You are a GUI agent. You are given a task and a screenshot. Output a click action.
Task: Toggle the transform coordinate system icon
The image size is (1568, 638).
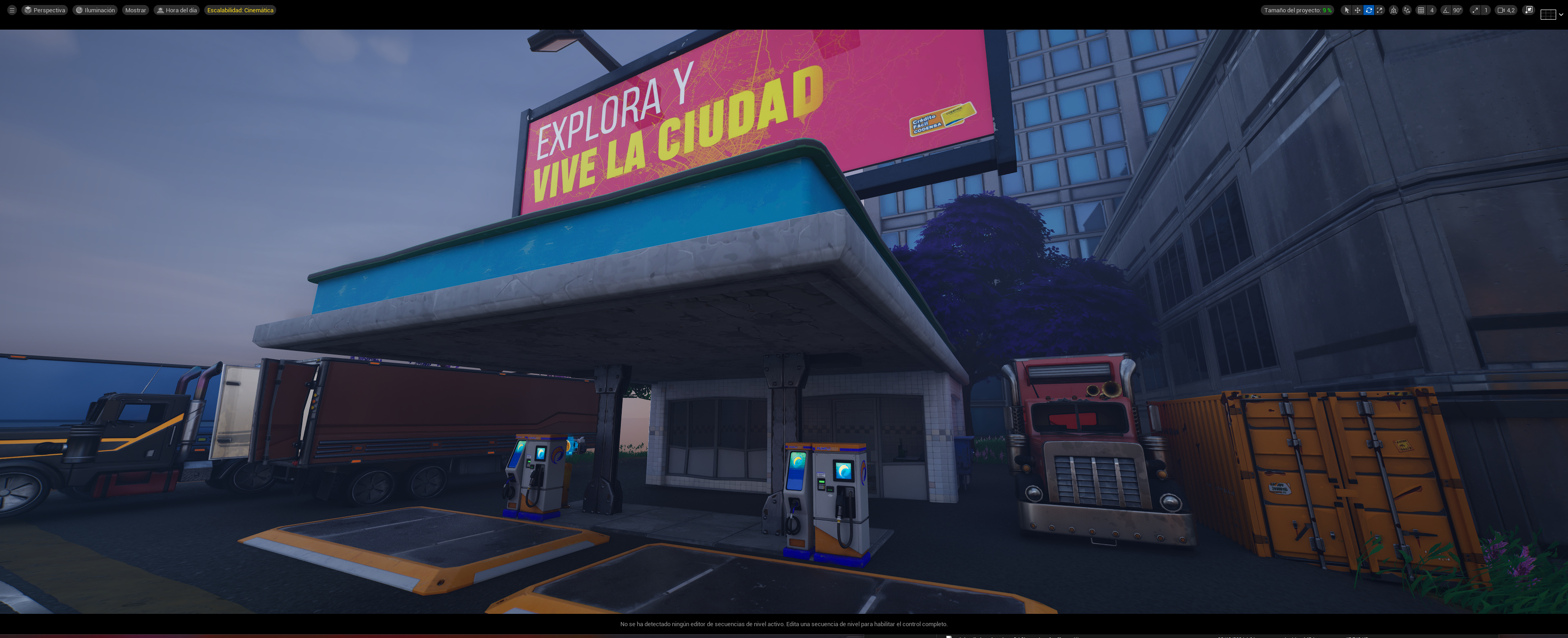pos(1393,10)
